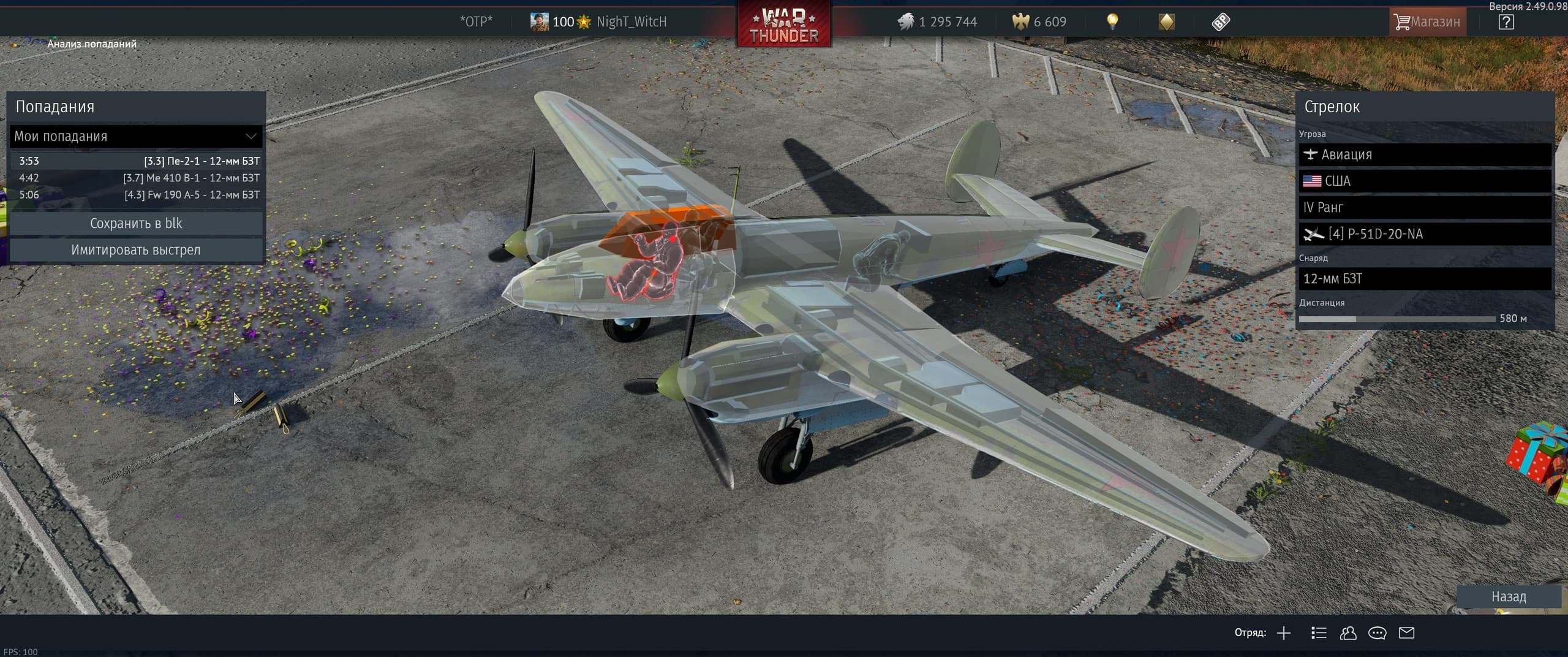
Task: Click "Сохранить в blk" button
Action: click(x=136, y=224)
